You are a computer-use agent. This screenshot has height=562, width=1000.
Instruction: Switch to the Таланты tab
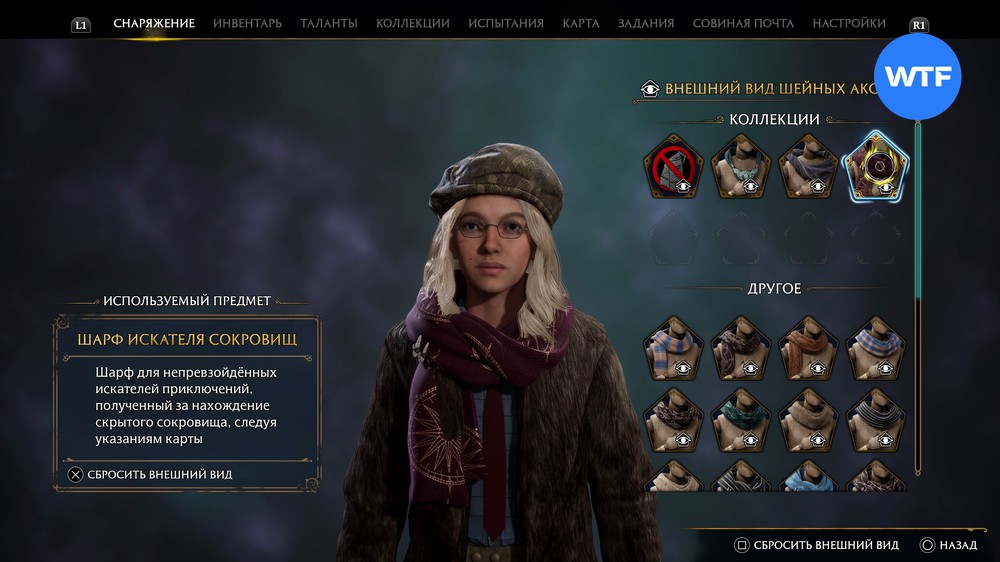pyautogui.click(x=329, y=23)
